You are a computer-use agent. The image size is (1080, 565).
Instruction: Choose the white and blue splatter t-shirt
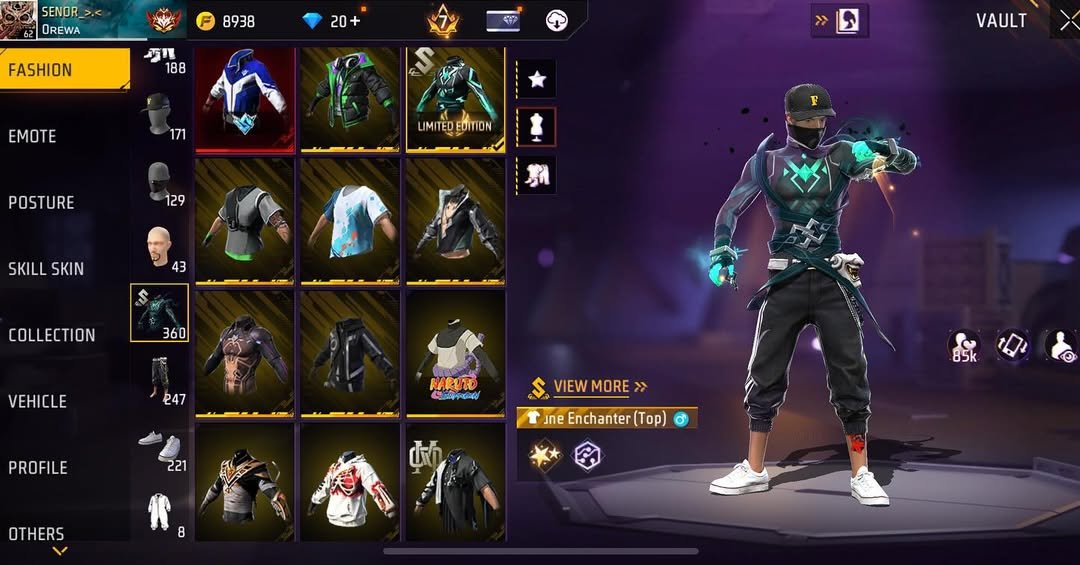[x=350, y=220]
